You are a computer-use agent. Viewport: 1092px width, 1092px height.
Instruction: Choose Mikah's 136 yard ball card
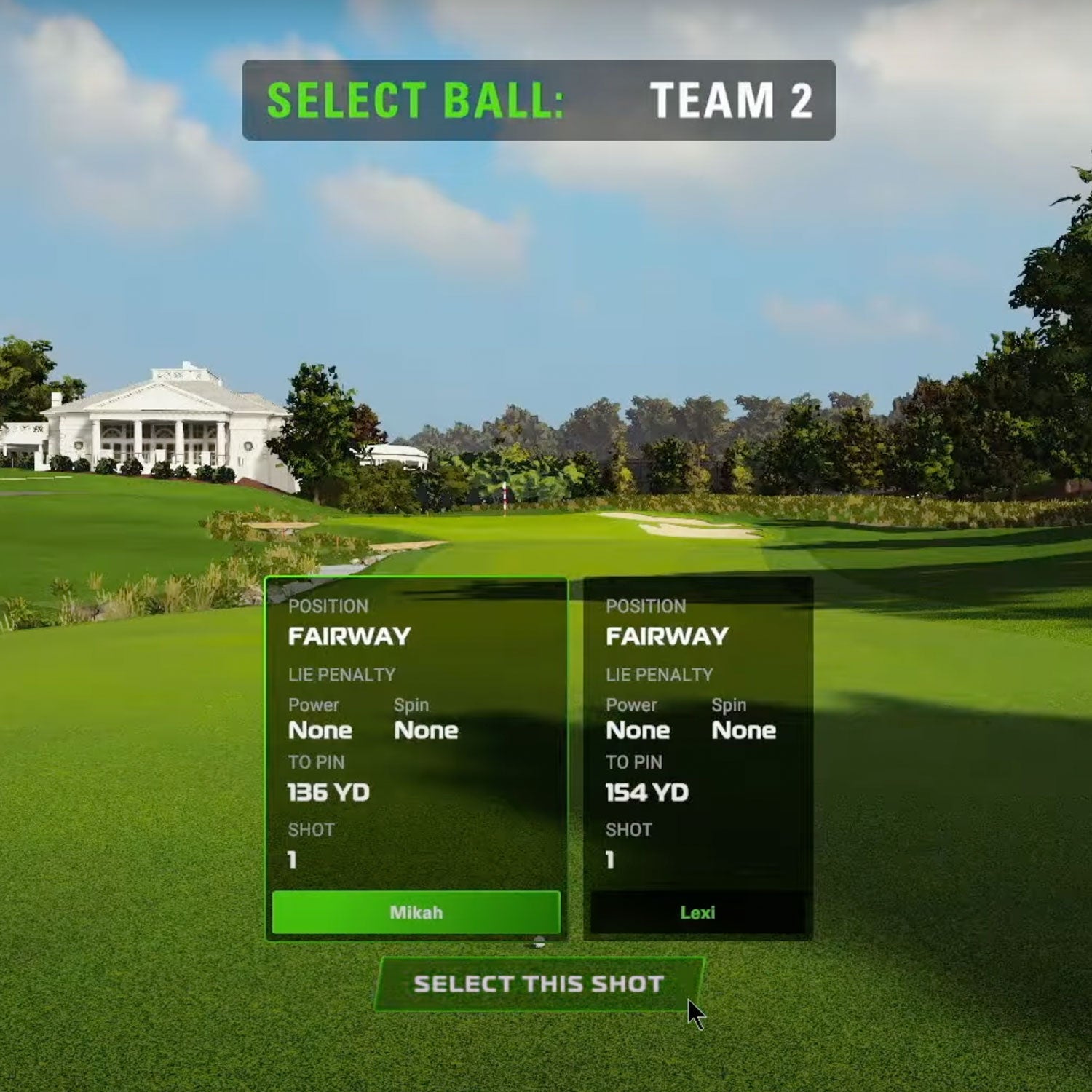(x=416, y=735)
